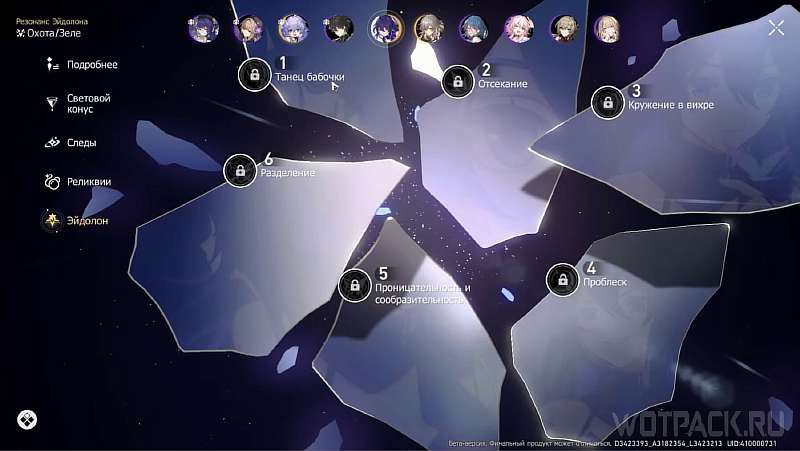Open locked Eidolon 4 Проблеск

point(563,280)
